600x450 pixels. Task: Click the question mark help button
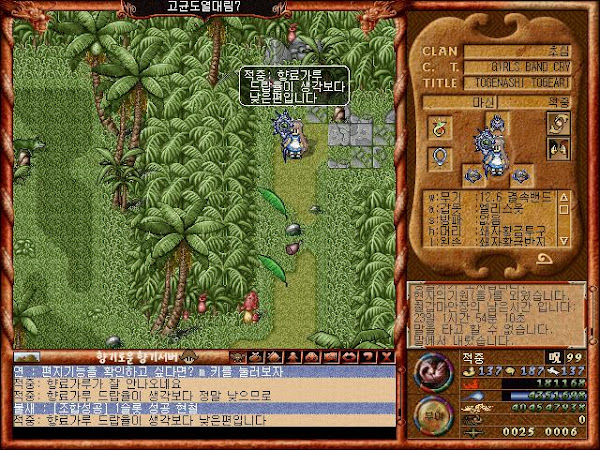[x=370, y=356]
